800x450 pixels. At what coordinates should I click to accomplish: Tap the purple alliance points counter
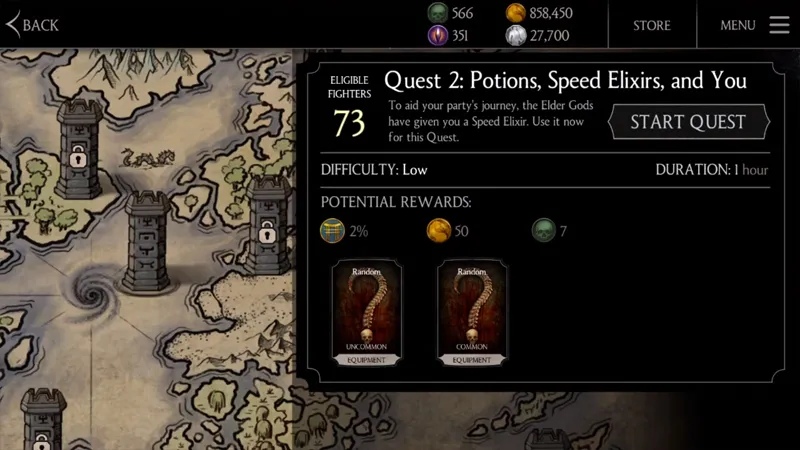click(x=451, y=36)
